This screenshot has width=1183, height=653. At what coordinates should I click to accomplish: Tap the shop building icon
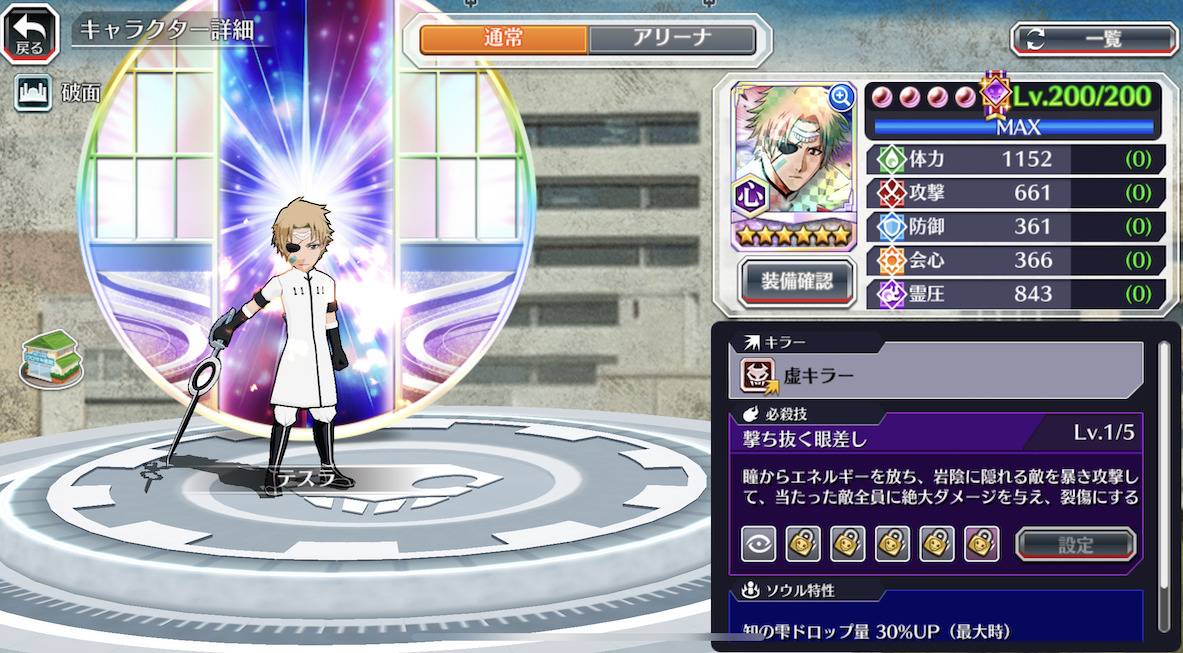51,357
